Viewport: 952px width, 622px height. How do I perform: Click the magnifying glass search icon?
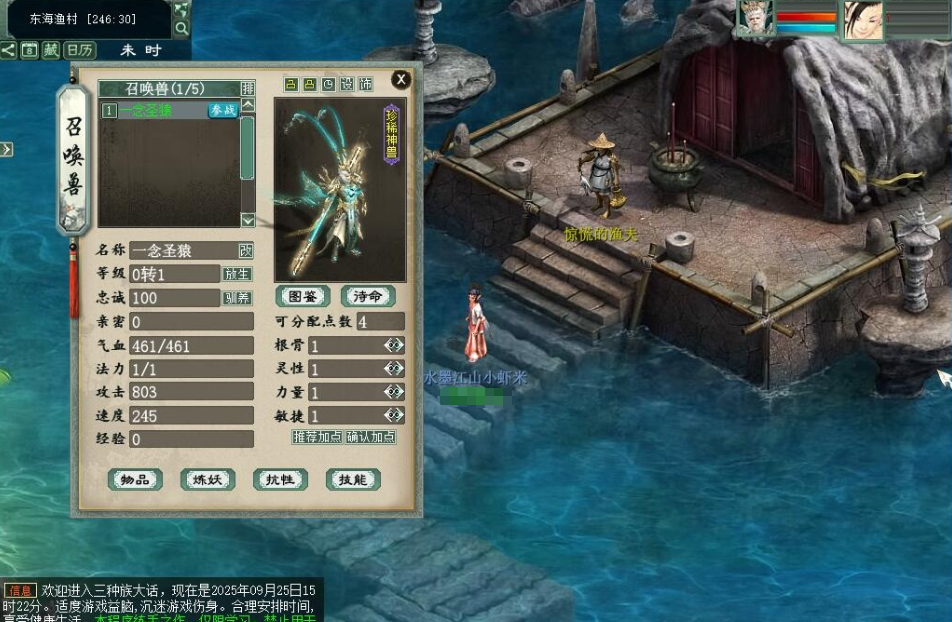(181, 27)
